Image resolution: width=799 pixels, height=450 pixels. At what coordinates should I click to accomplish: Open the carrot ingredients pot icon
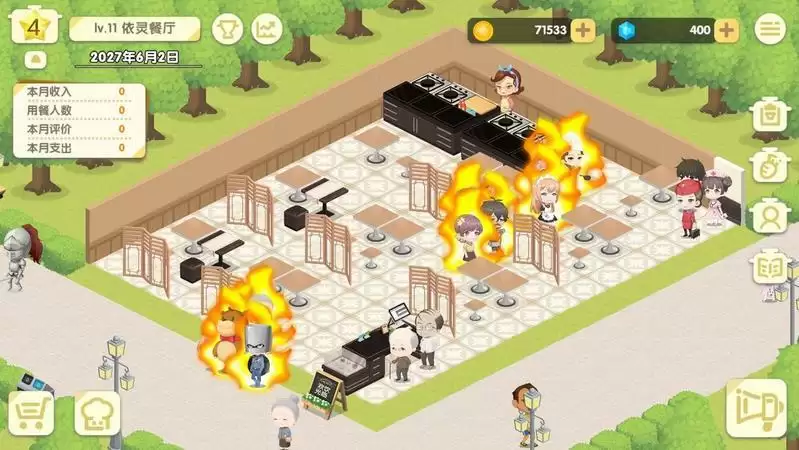pyautogui.click(x=770, y=164)
